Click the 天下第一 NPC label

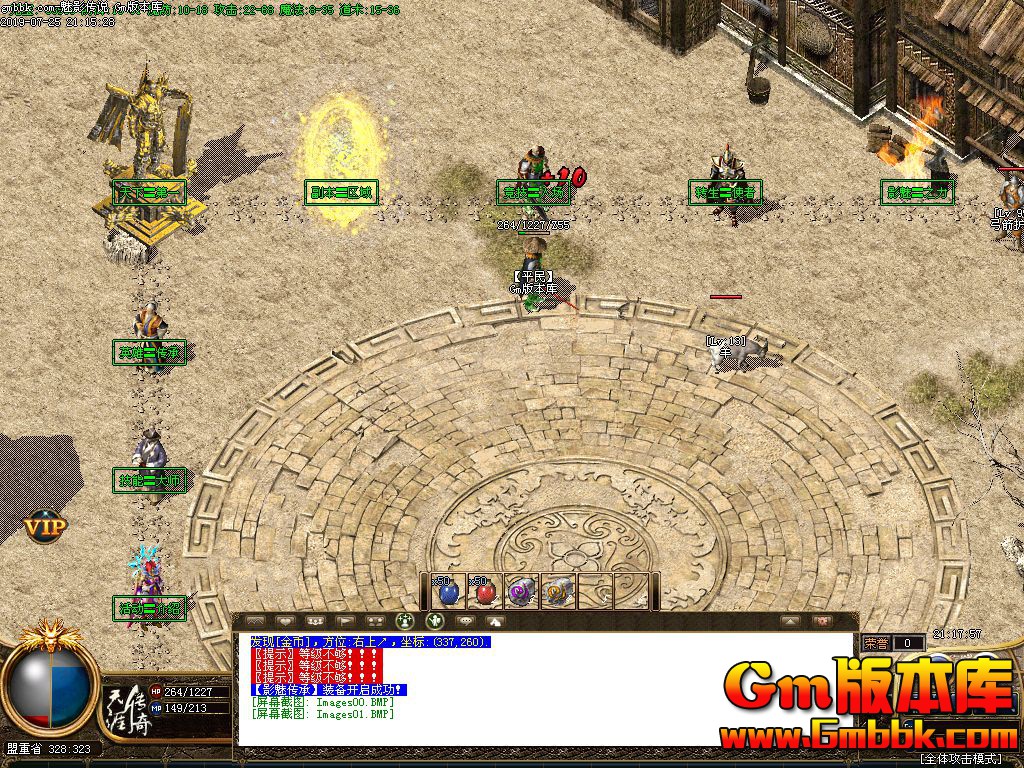tap(148, 192)
